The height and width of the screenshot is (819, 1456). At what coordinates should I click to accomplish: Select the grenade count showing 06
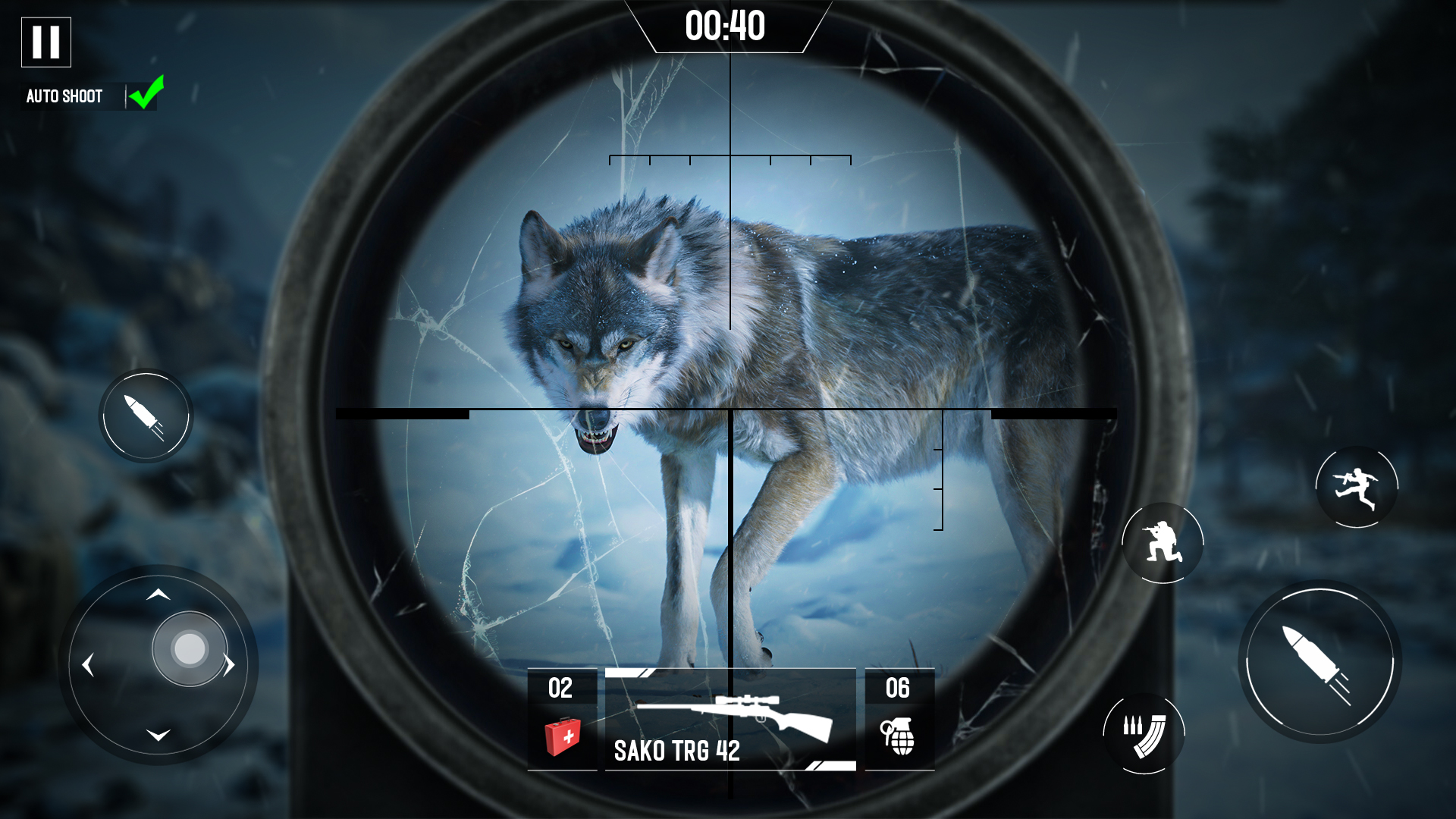point(899,689)
